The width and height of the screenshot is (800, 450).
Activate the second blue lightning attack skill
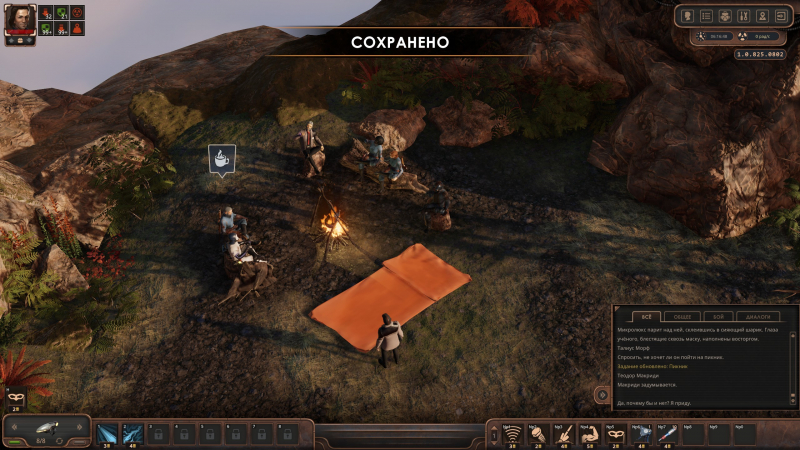pyautogui.click(x=132, y=434)
